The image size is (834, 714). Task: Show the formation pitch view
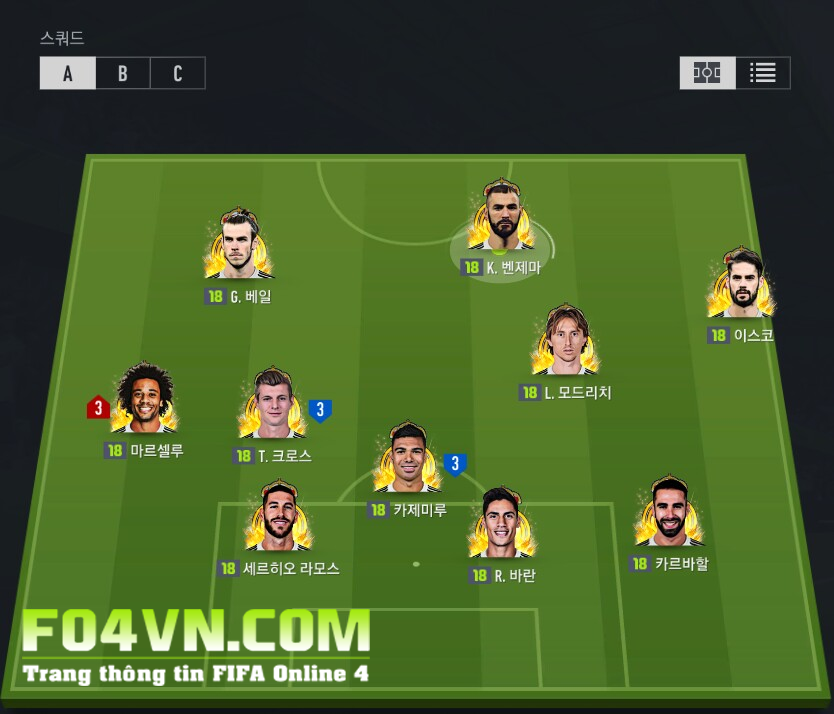[707, 73]
